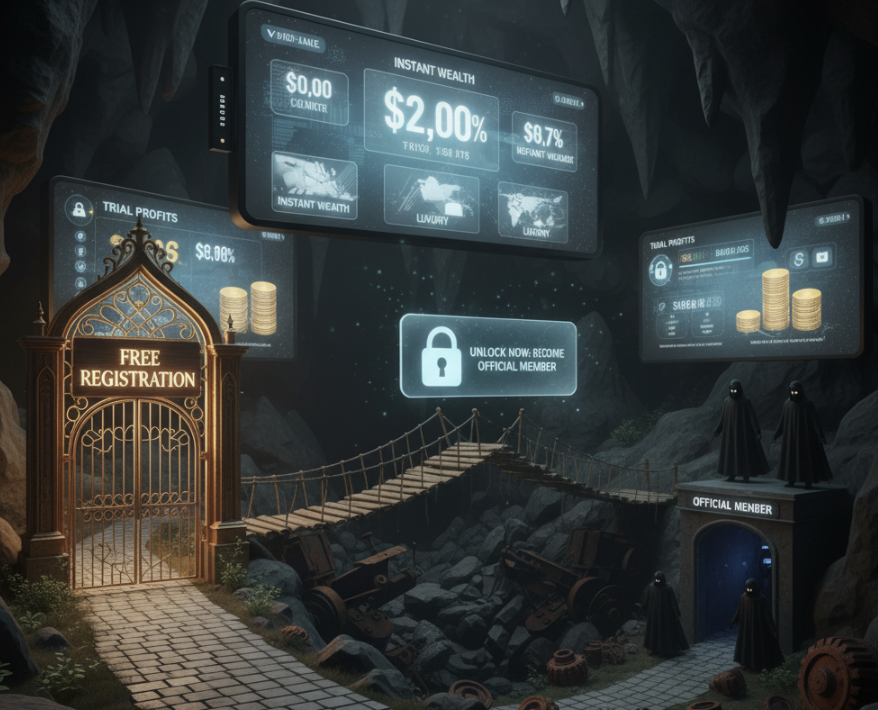Viewport: 878px width, 710px height.
Task: Click the round padlock icon on right panel
Action: tap(659, 270)
